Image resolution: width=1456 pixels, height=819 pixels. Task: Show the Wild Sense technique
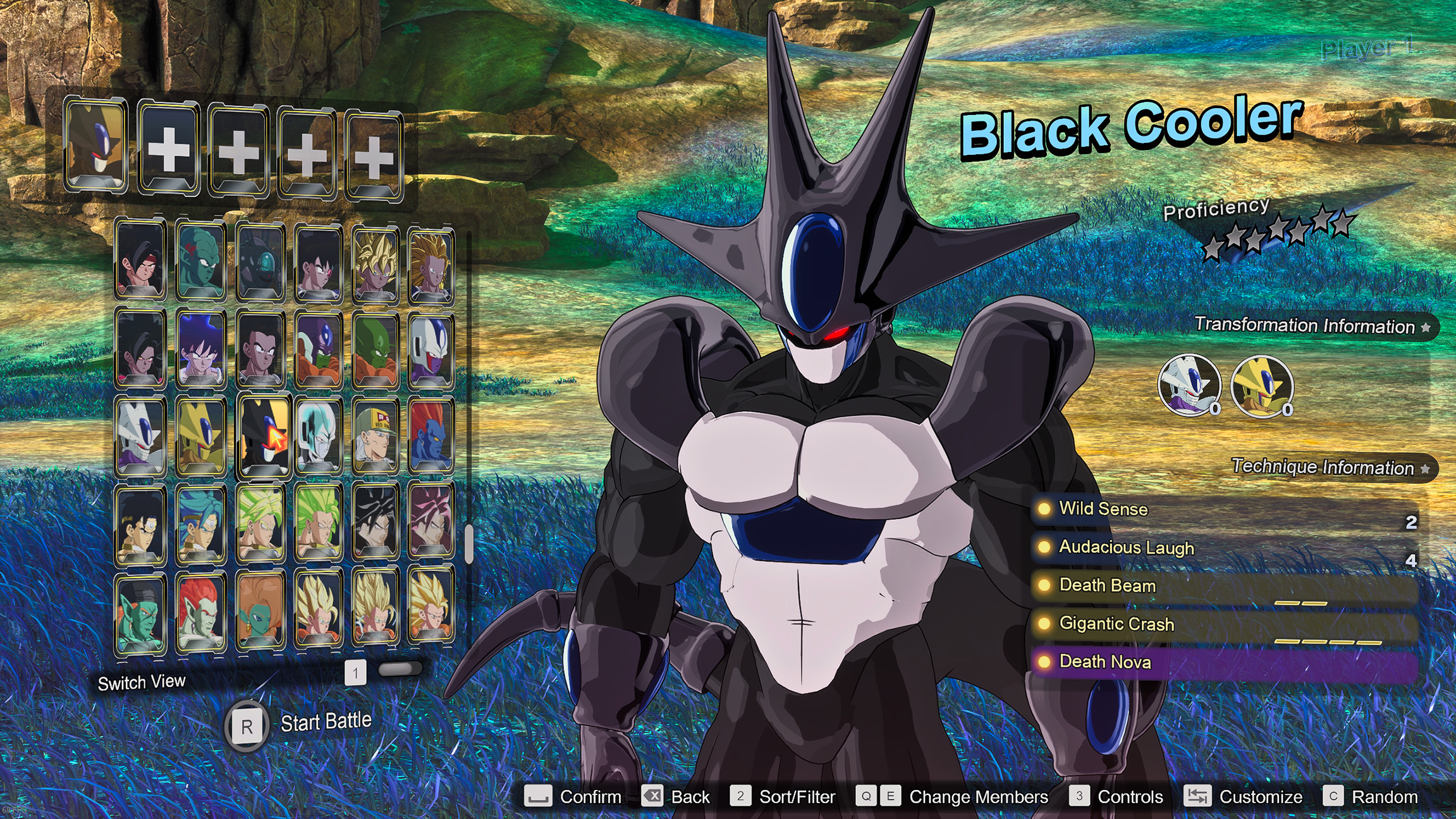click(1103, 509)
